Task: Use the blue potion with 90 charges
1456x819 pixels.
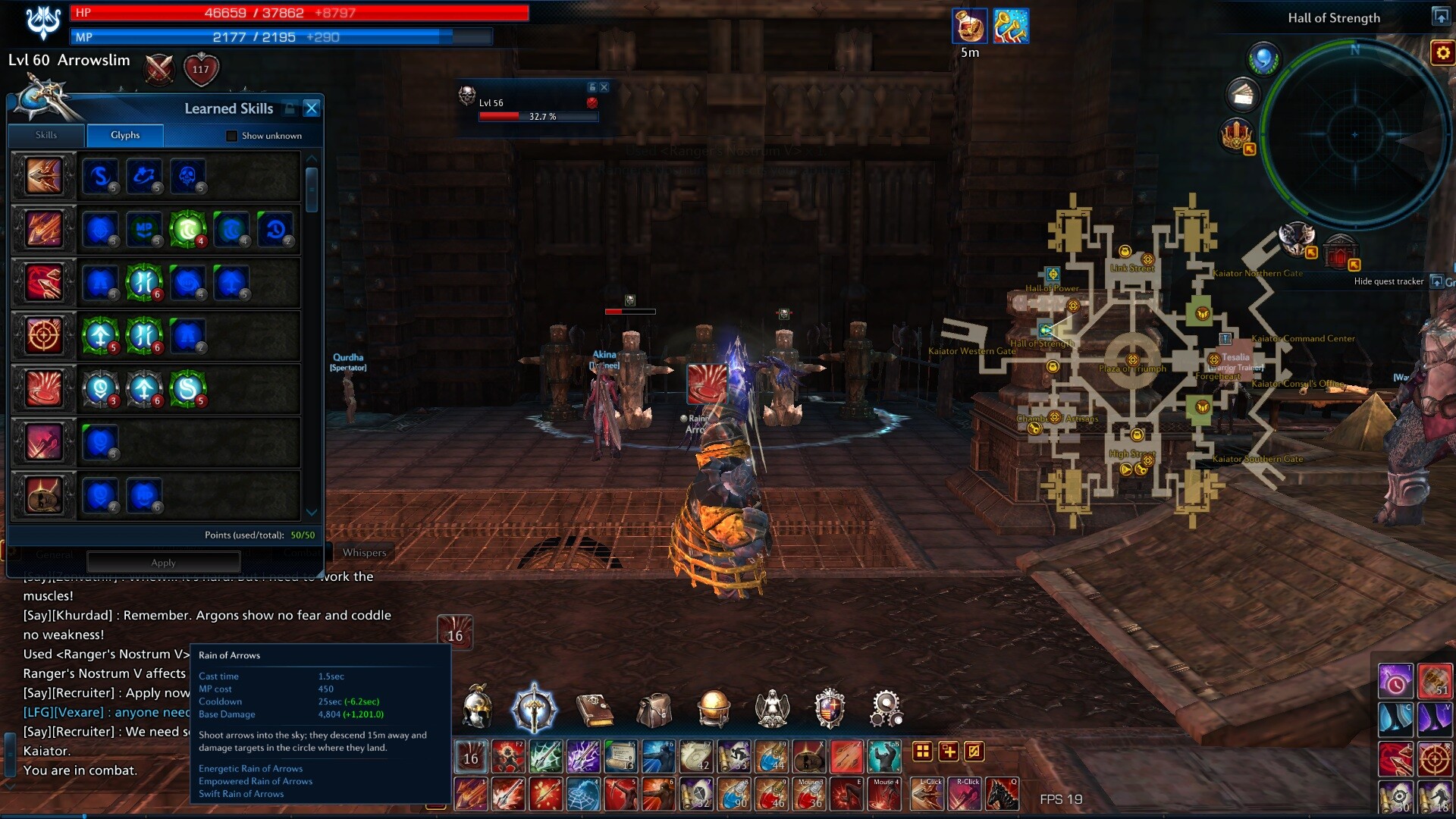Action: (x=733, y=794)
